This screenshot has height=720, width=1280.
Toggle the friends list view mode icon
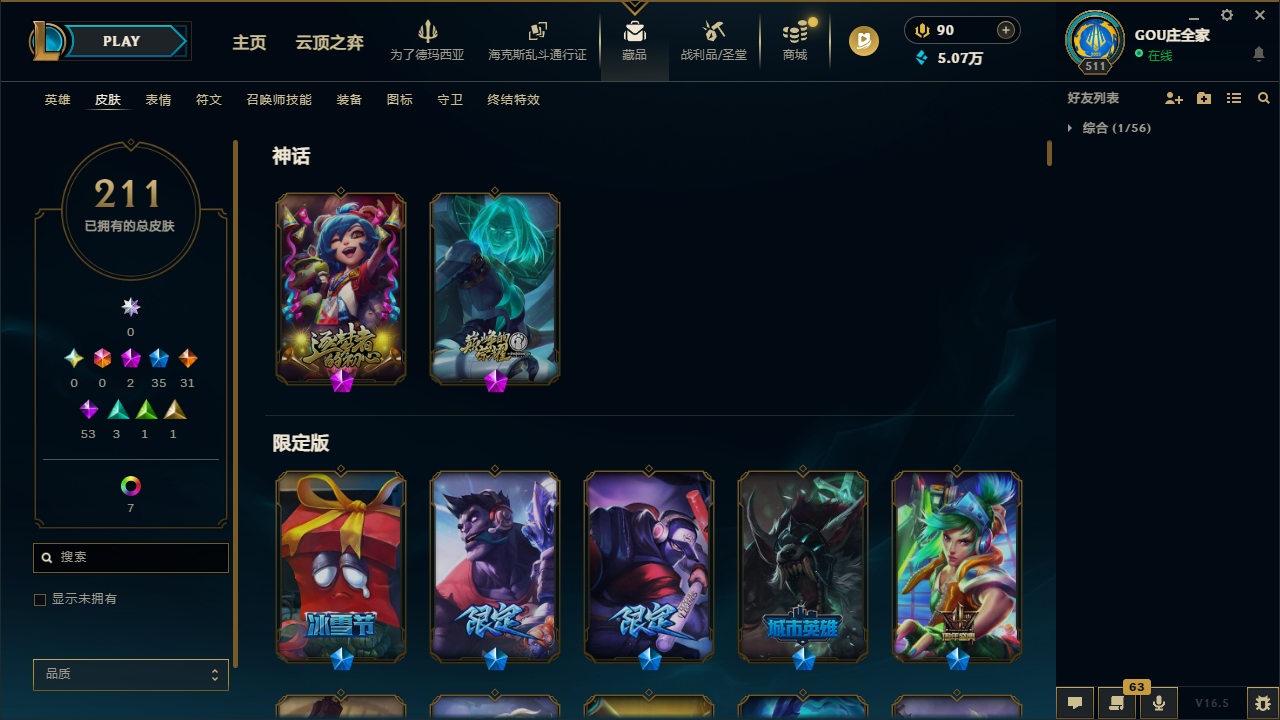1234,98
